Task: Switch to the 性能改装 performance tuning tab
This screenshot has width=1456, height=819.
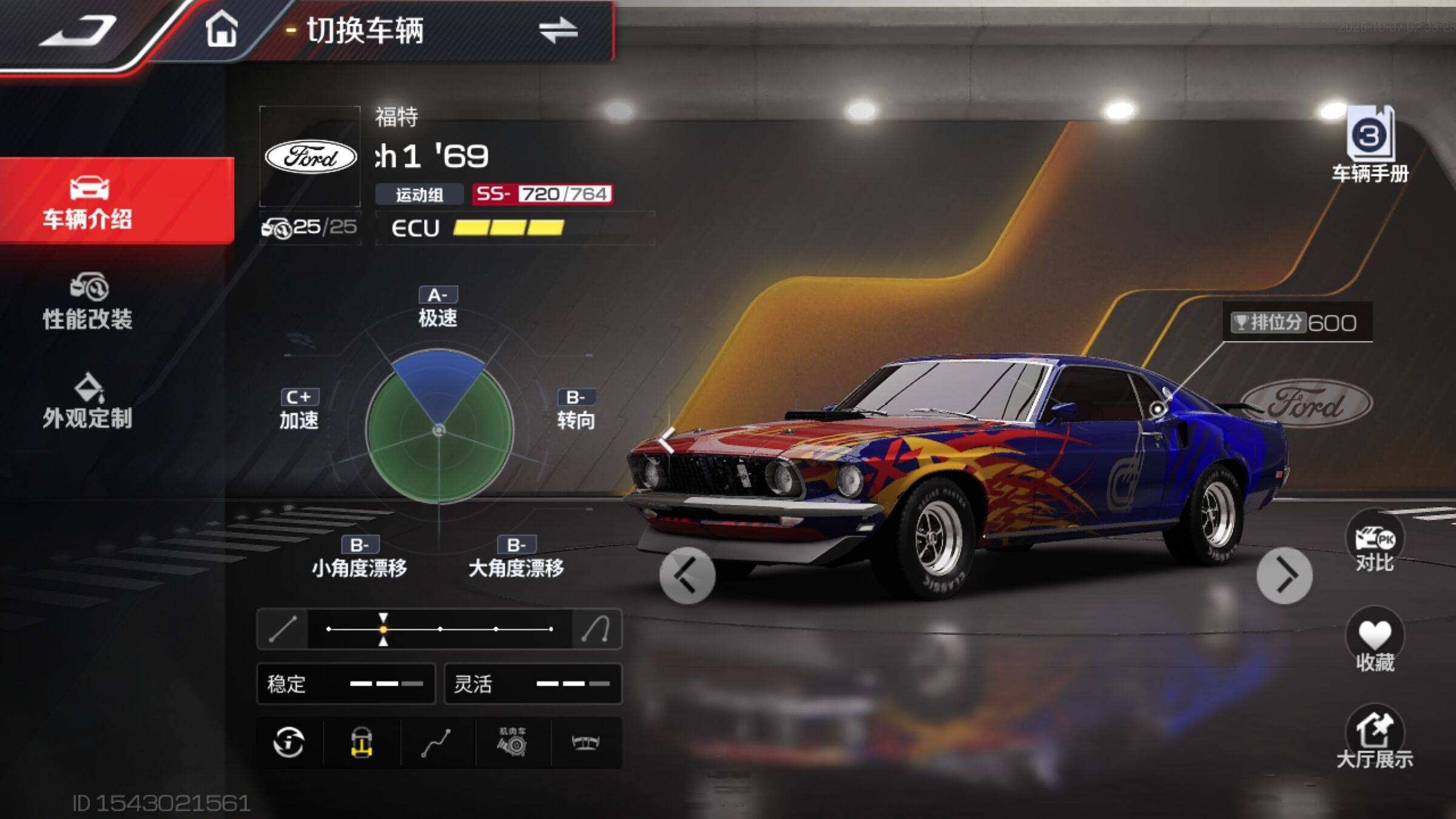Action: [x=88, y=302]
